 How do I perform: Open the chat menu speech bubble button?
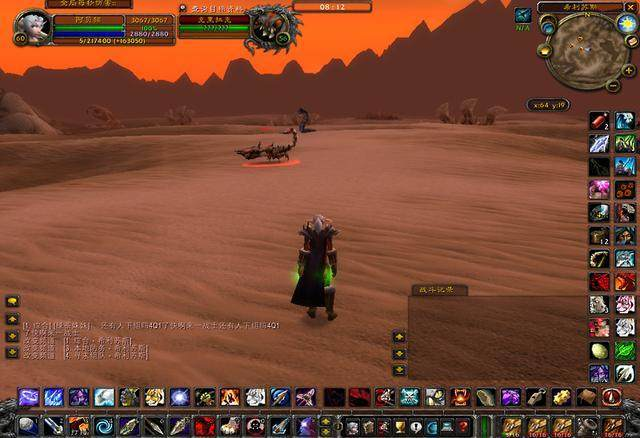pos(13,301)
